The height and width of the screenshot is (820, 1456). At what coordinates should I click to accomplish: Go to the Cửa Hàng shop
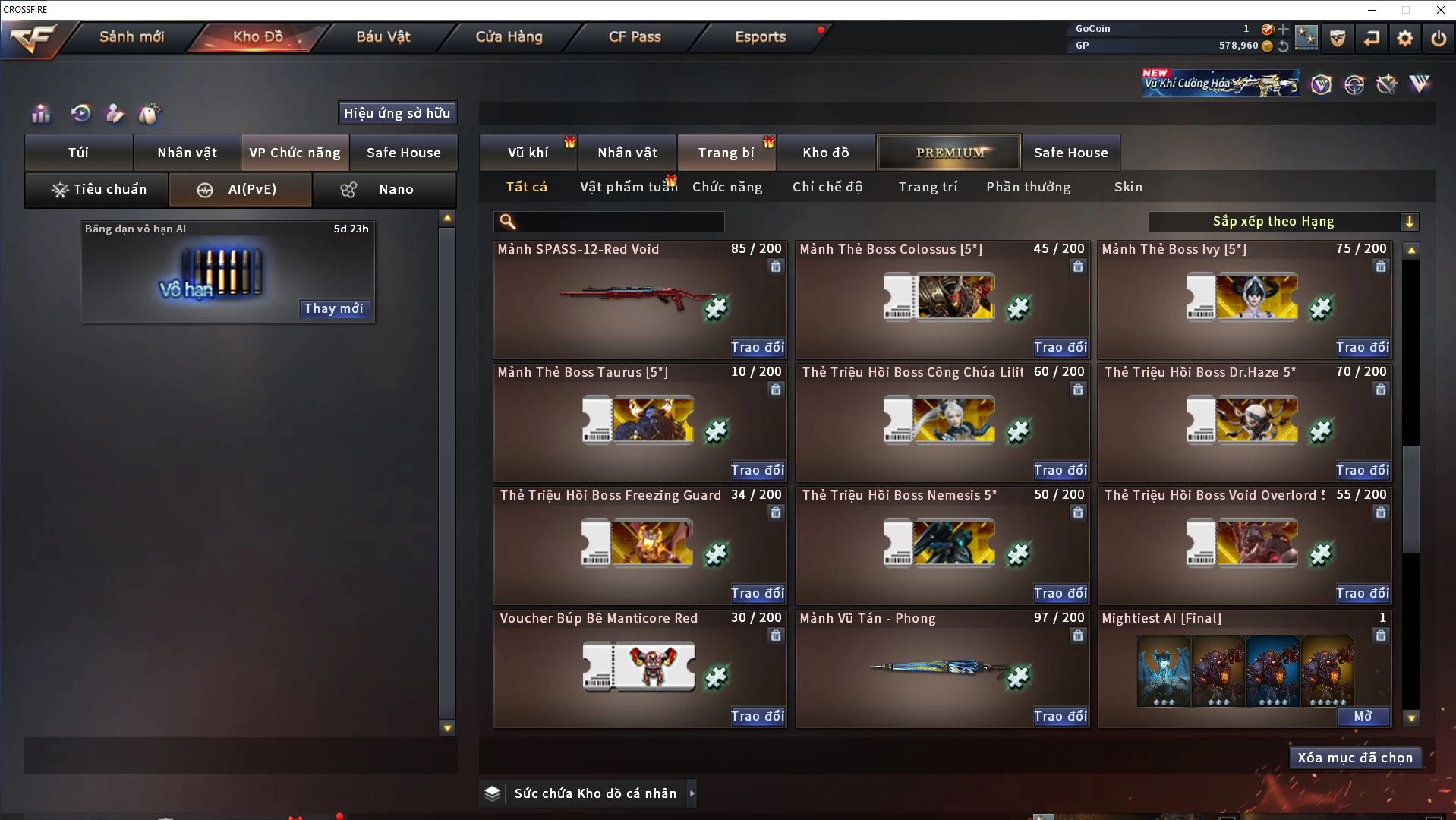509,36
